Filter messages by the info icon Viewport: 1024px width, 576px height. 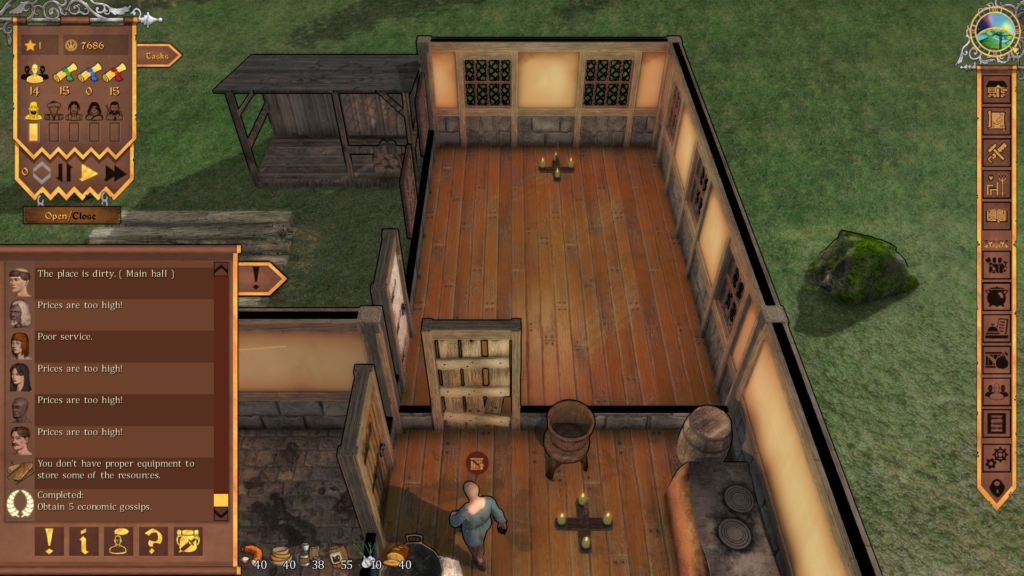tap(84, 541)
